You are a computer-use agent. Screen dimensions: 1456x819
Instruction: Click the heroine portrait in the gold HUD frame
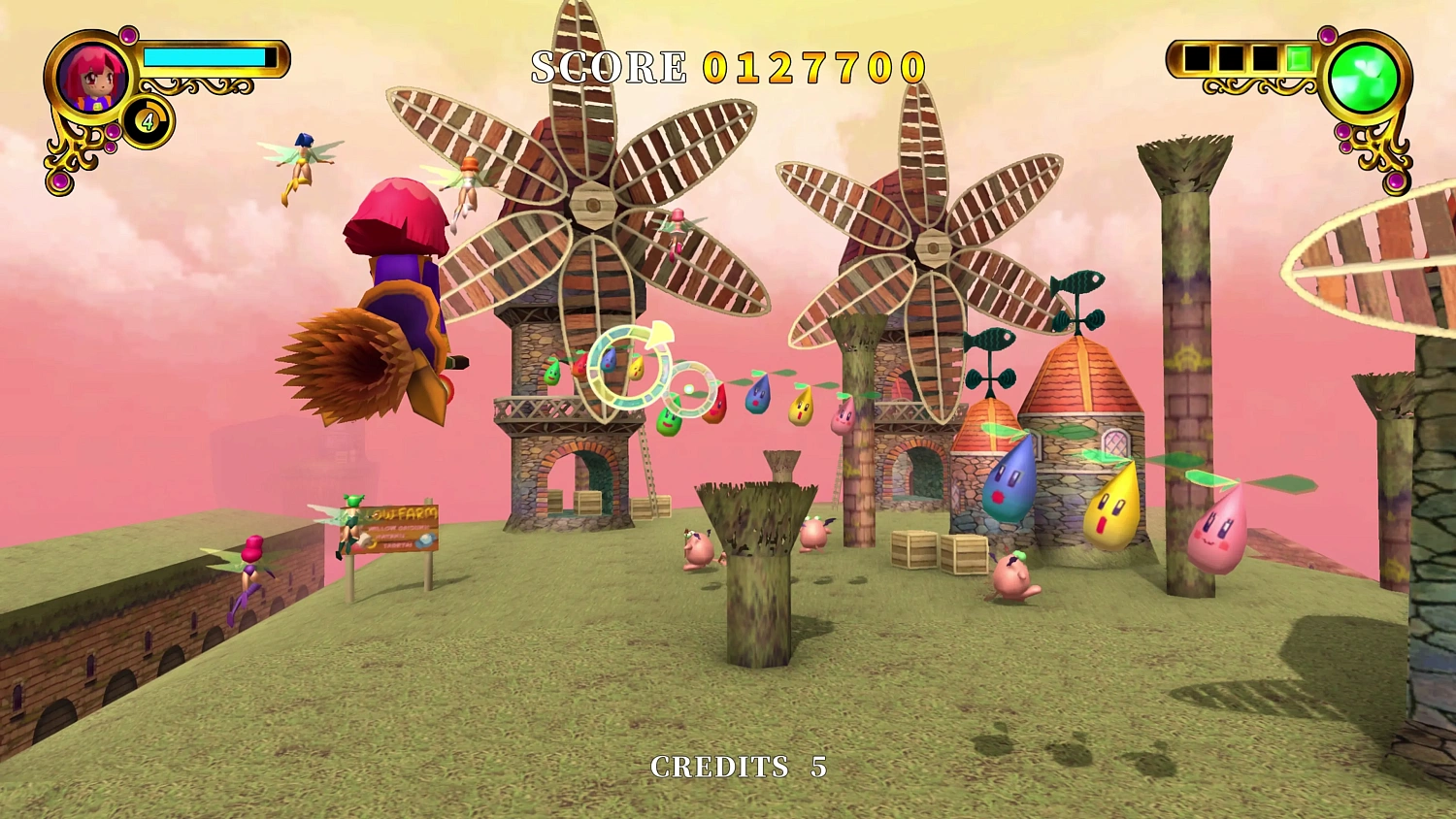tap(94, 78)
